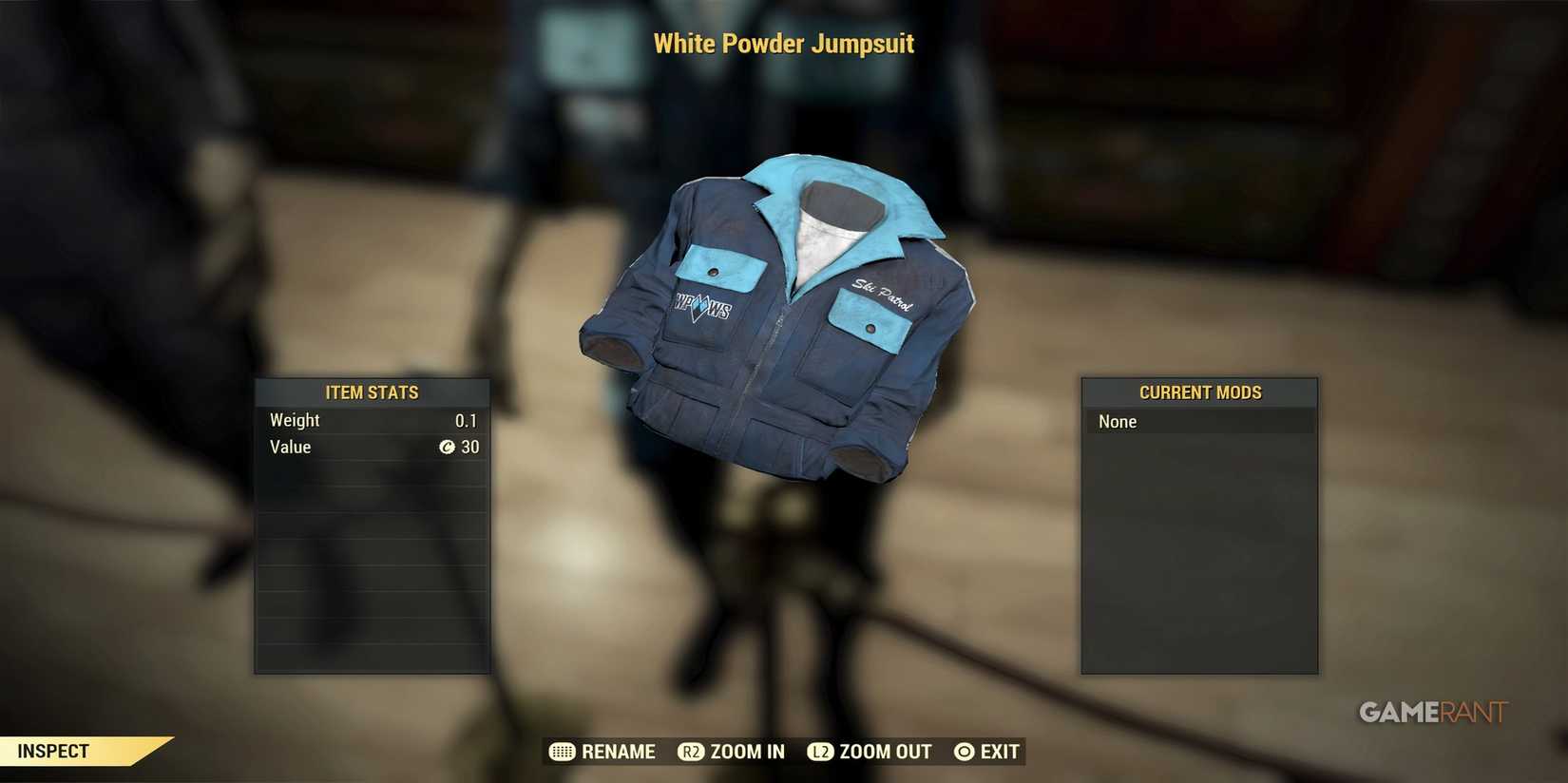Select the ITEM STATS panel header

[372, 391]
